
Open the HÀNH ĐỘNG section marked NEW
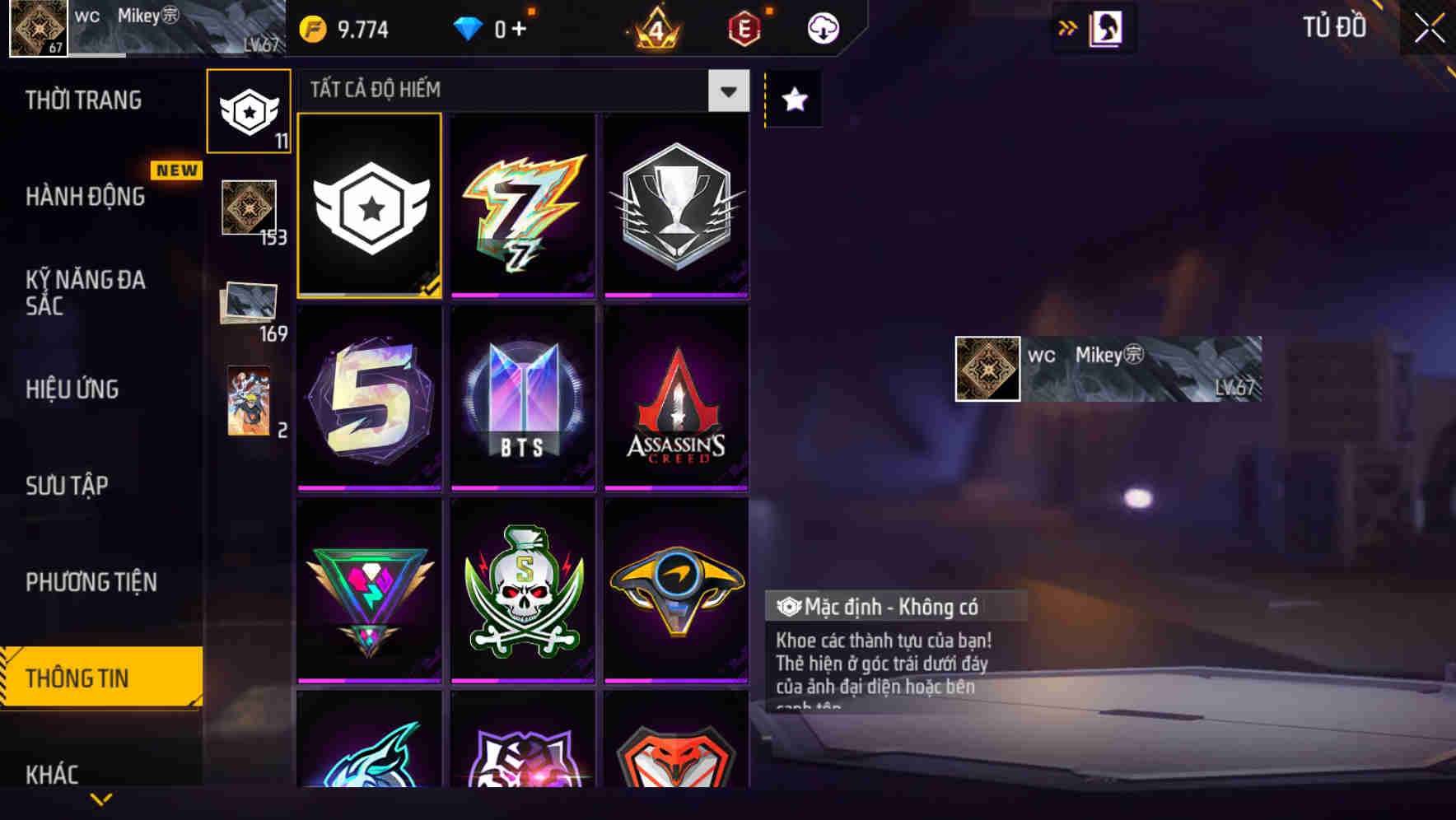click(x=84, y=197)
